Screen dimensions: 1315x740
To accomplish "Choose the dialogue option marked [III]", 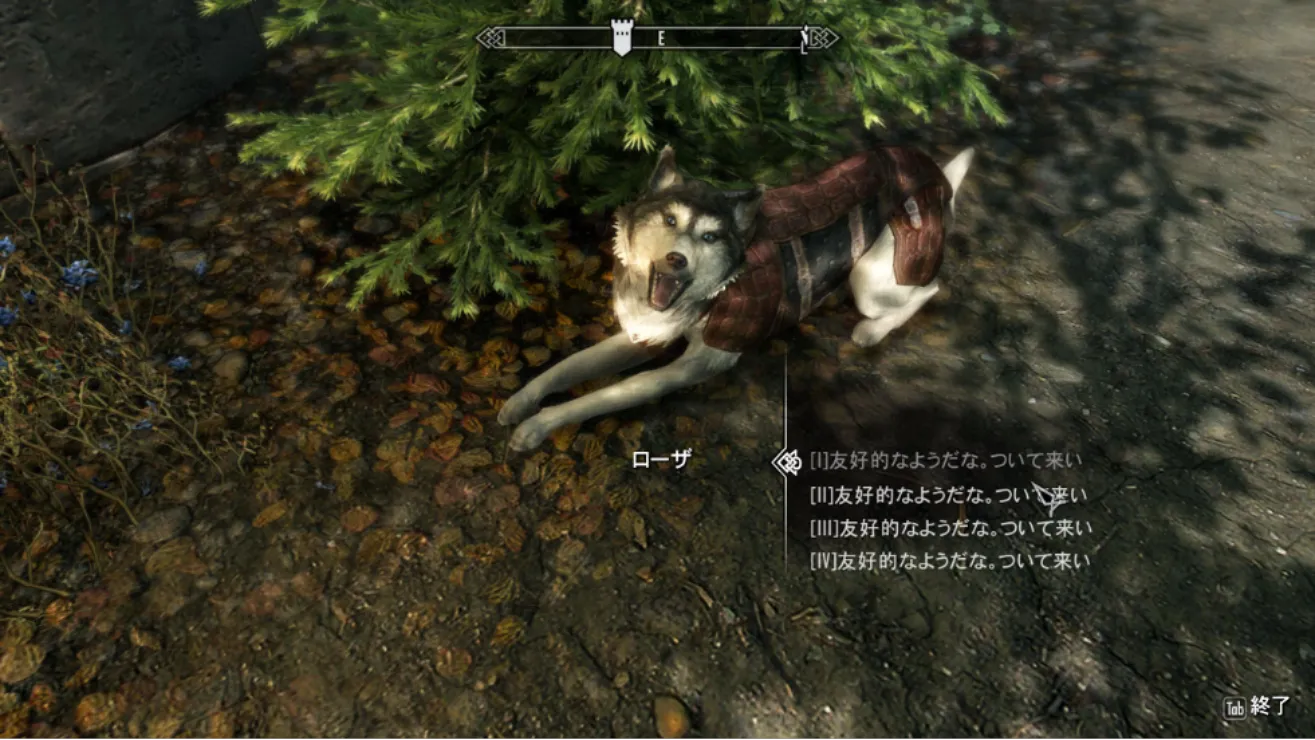I will click(x=950, y=528).
